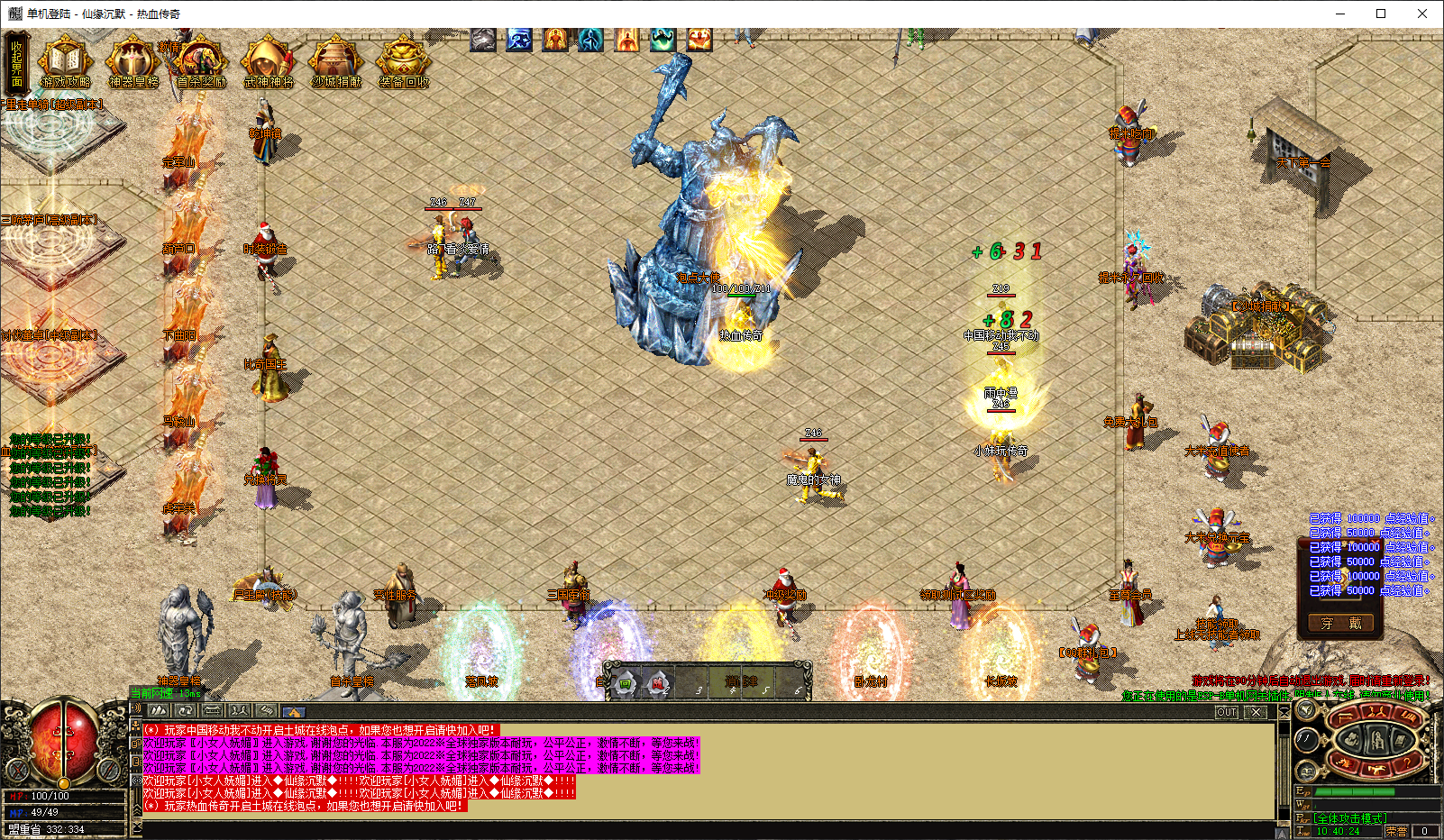Open the red question mark help button
Screen dimensions: 1444x840
click(x=1407, y=763)
